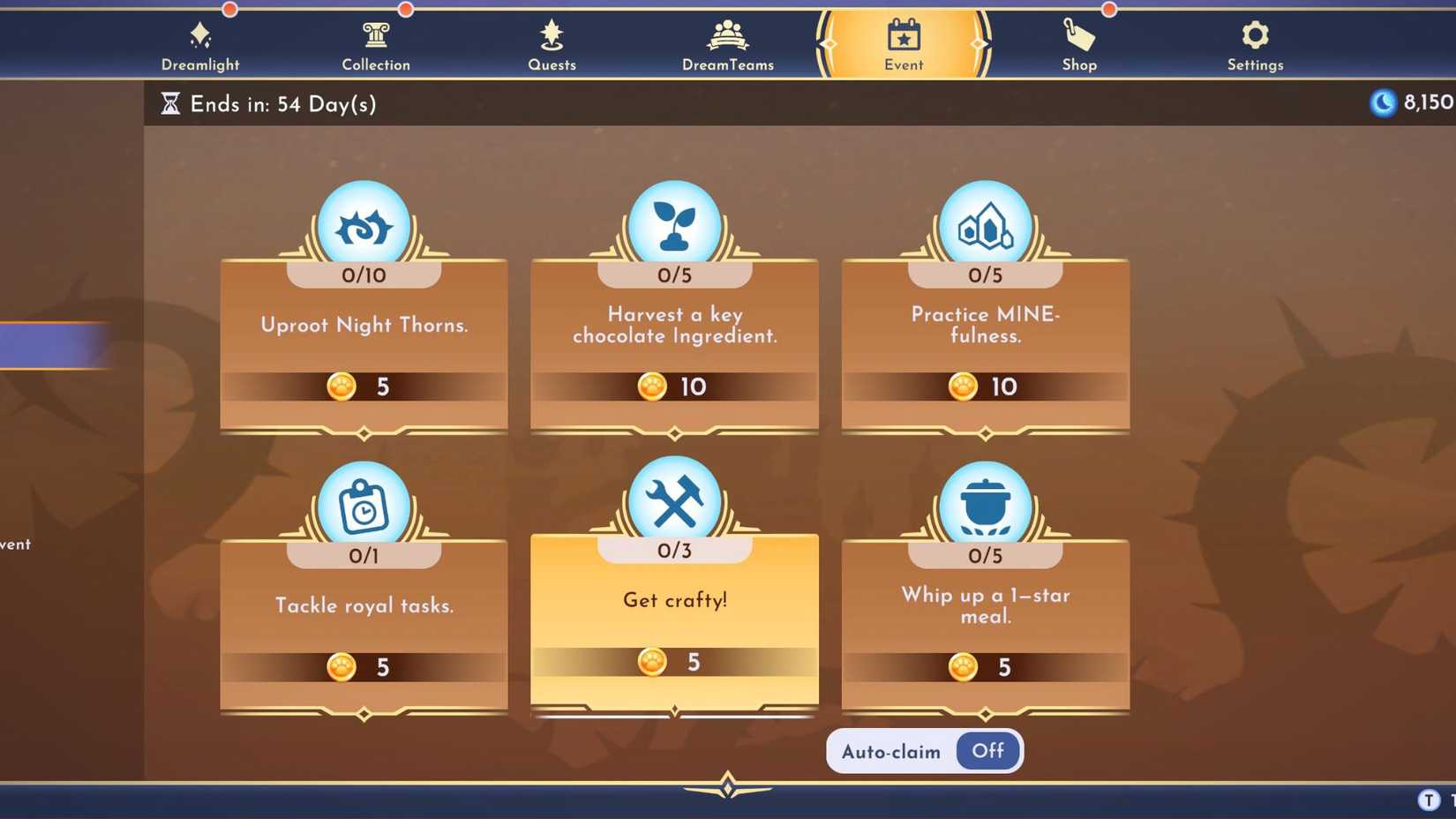The width and height of the screenshot is (1456, 819).
Task: Switch to the DreamTeams tab
Action: (726, 44)
